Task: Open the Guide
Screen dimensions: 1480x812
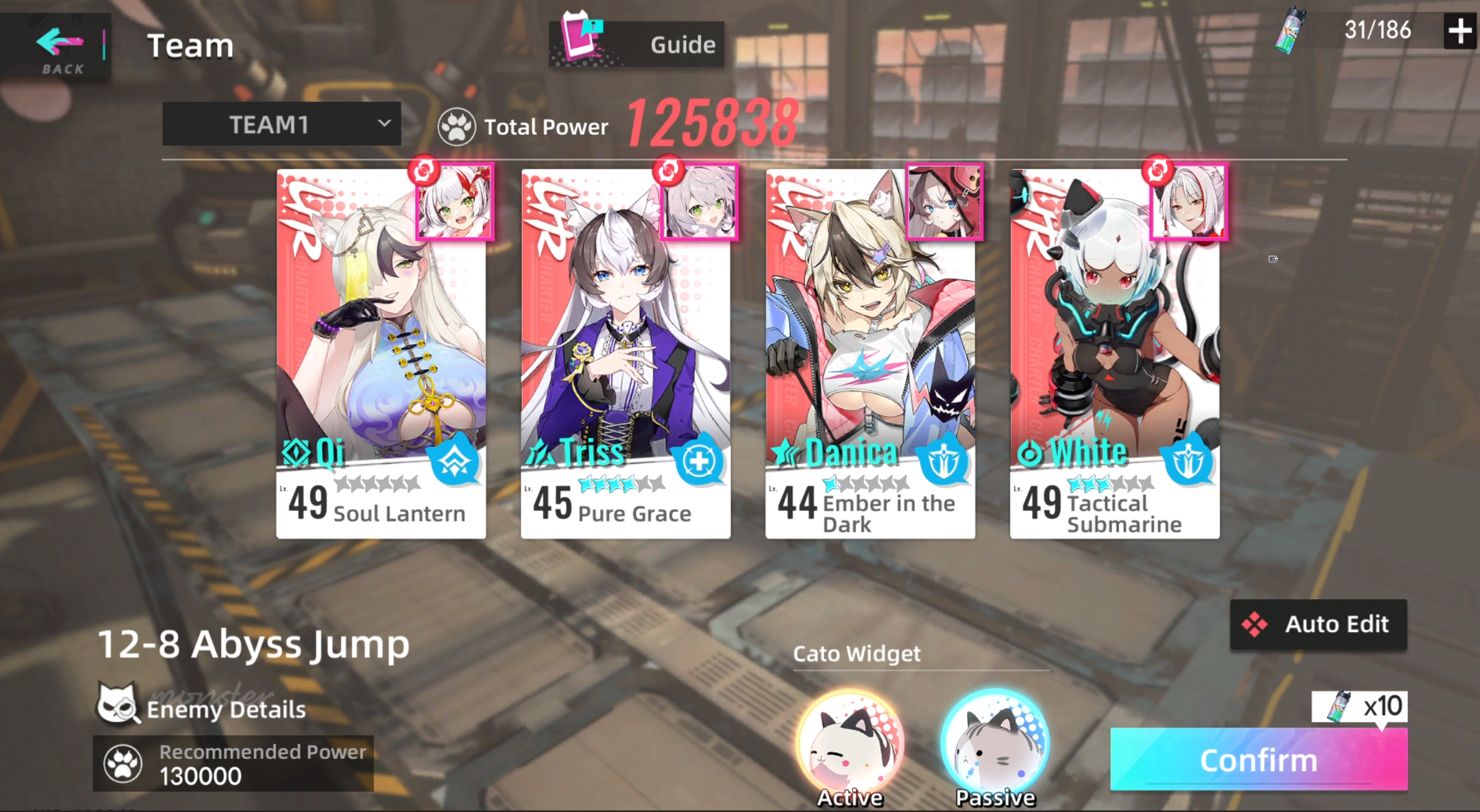Action: pyautogui.click(x=636, y=44)
